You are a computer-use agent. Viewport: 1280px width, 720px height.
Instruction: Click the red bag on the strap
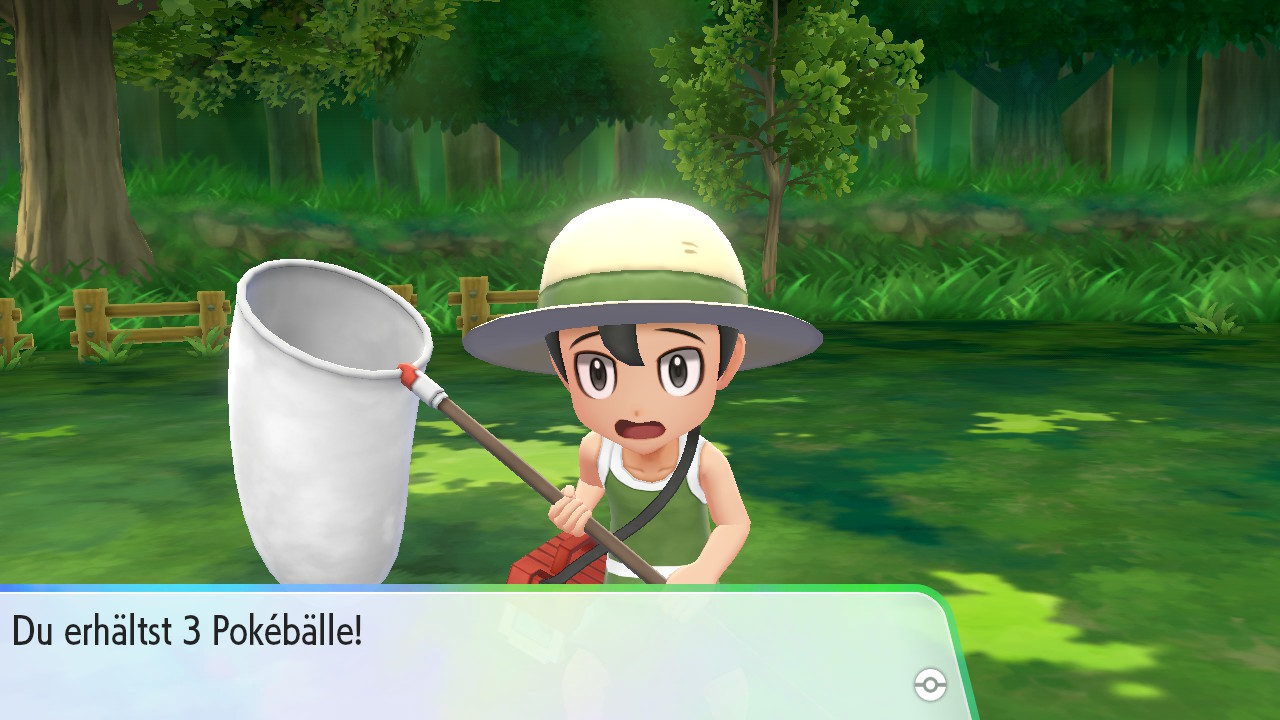[545, 565]
